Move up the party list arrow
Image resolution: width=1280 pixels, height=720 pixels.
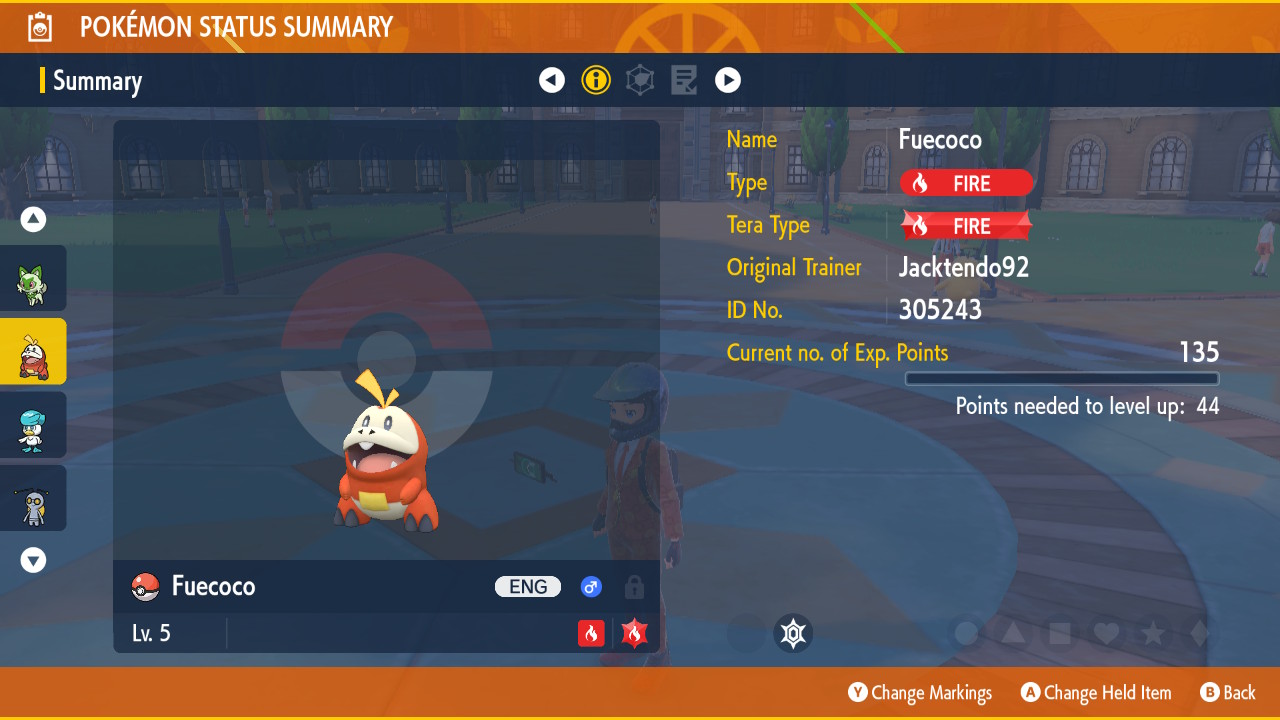tap(34, 219)
